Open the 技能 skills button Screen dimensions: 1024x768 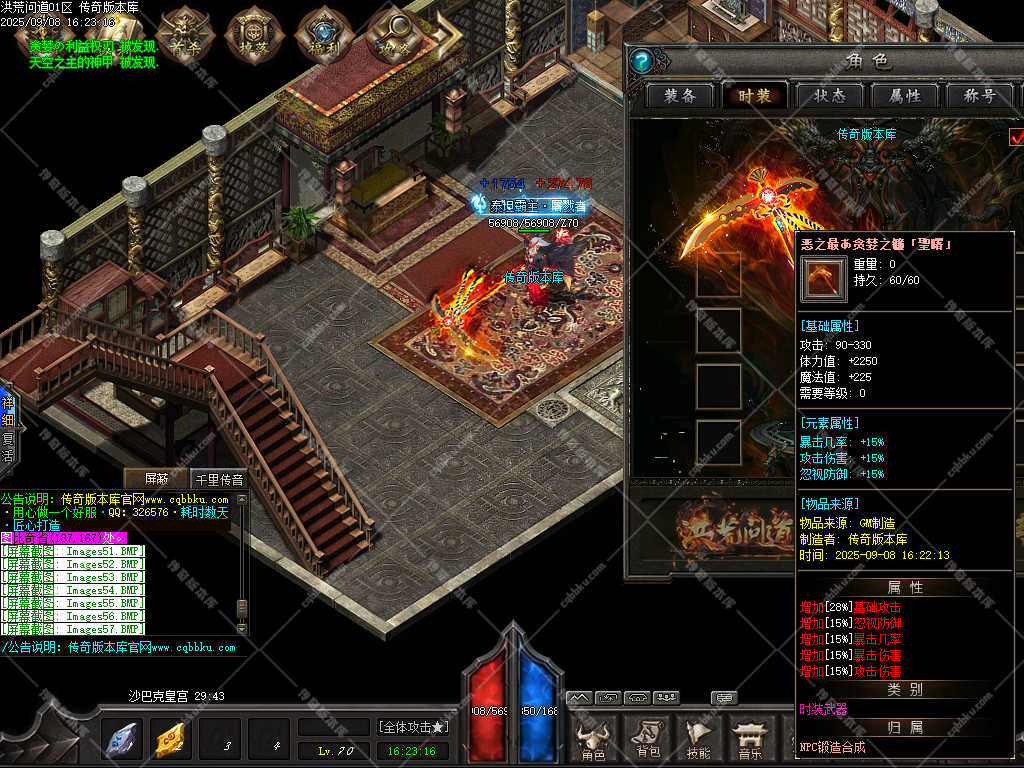coord(698,741)
